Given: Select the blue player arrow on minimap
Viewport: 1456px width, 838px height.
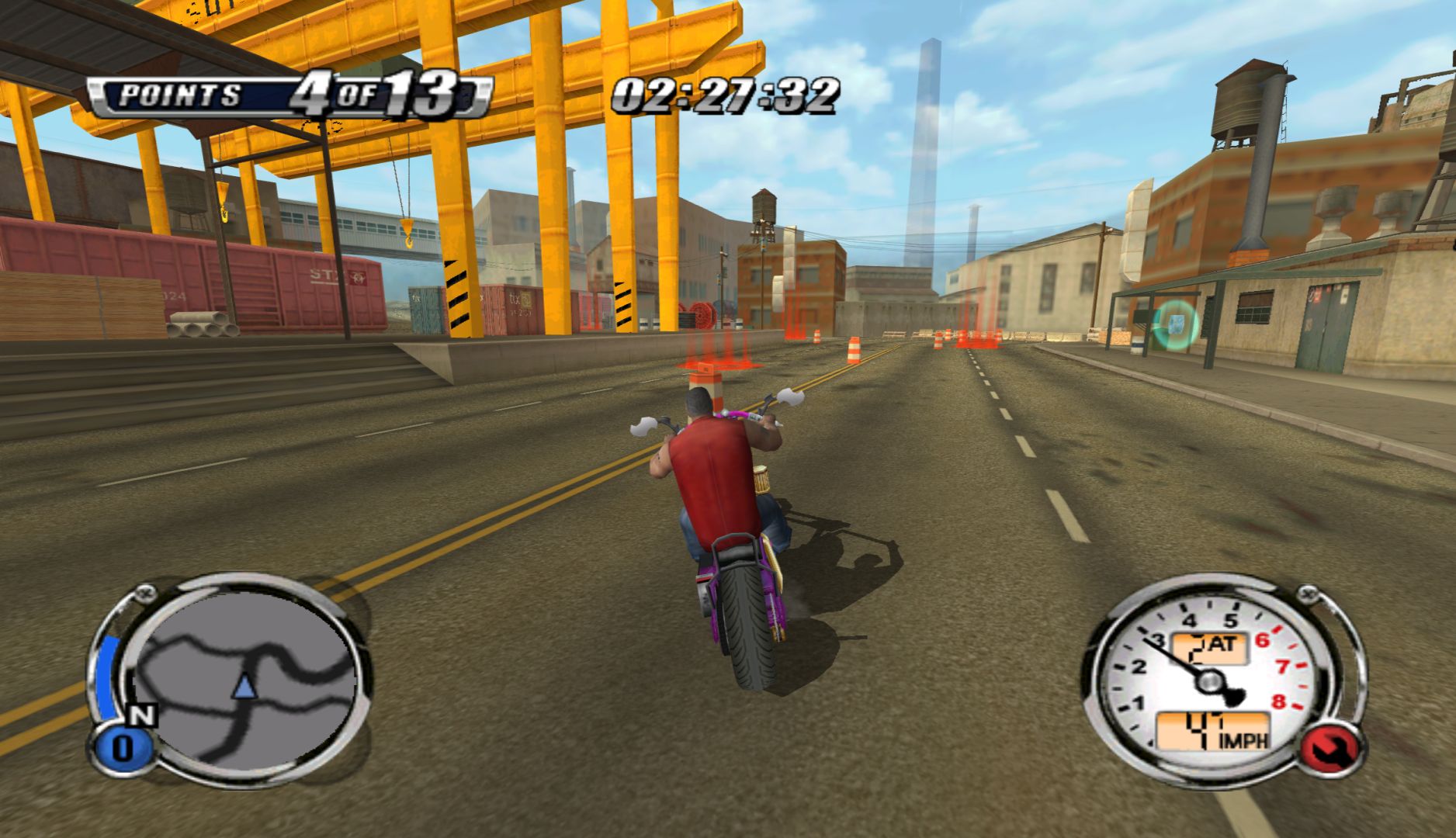Looking at the screenshot, I should click(244, 686).
